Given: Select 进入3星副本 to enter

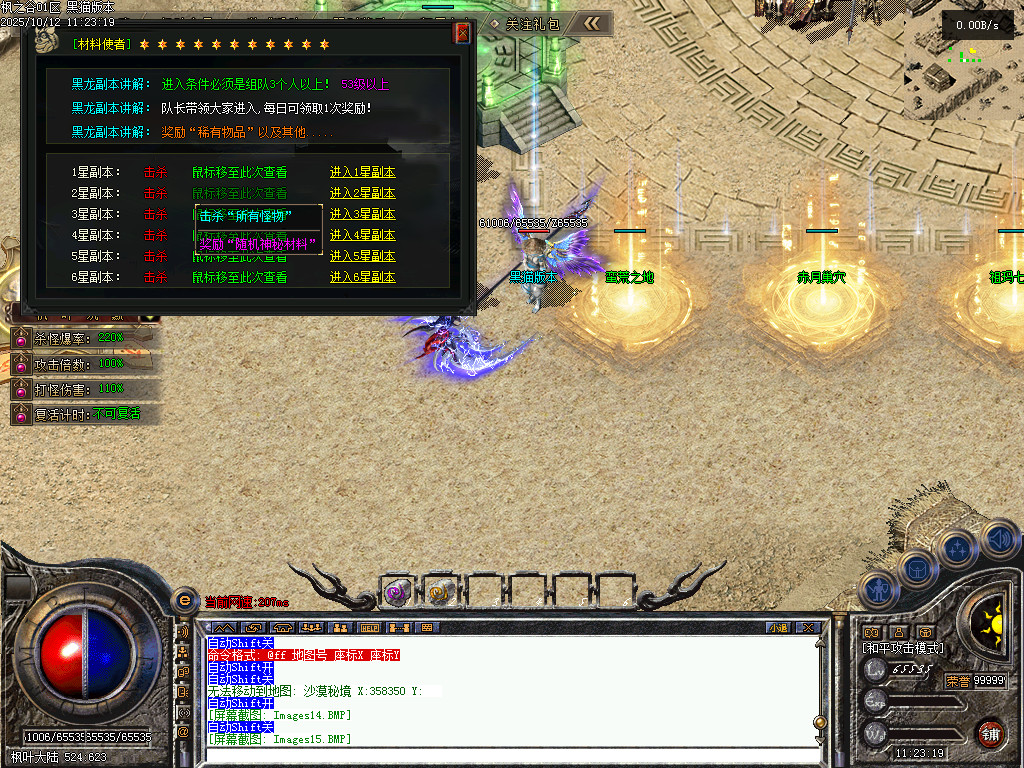Looking at the screenshot, I should click(362, 214).
